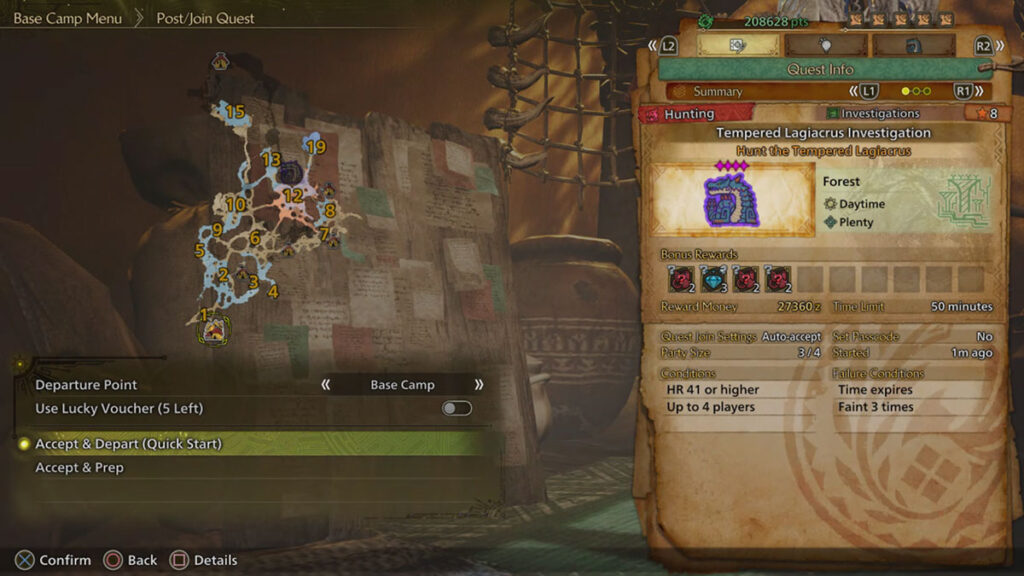Click area 19 on the forest map
1024x576 pixels.
[316, 147]
